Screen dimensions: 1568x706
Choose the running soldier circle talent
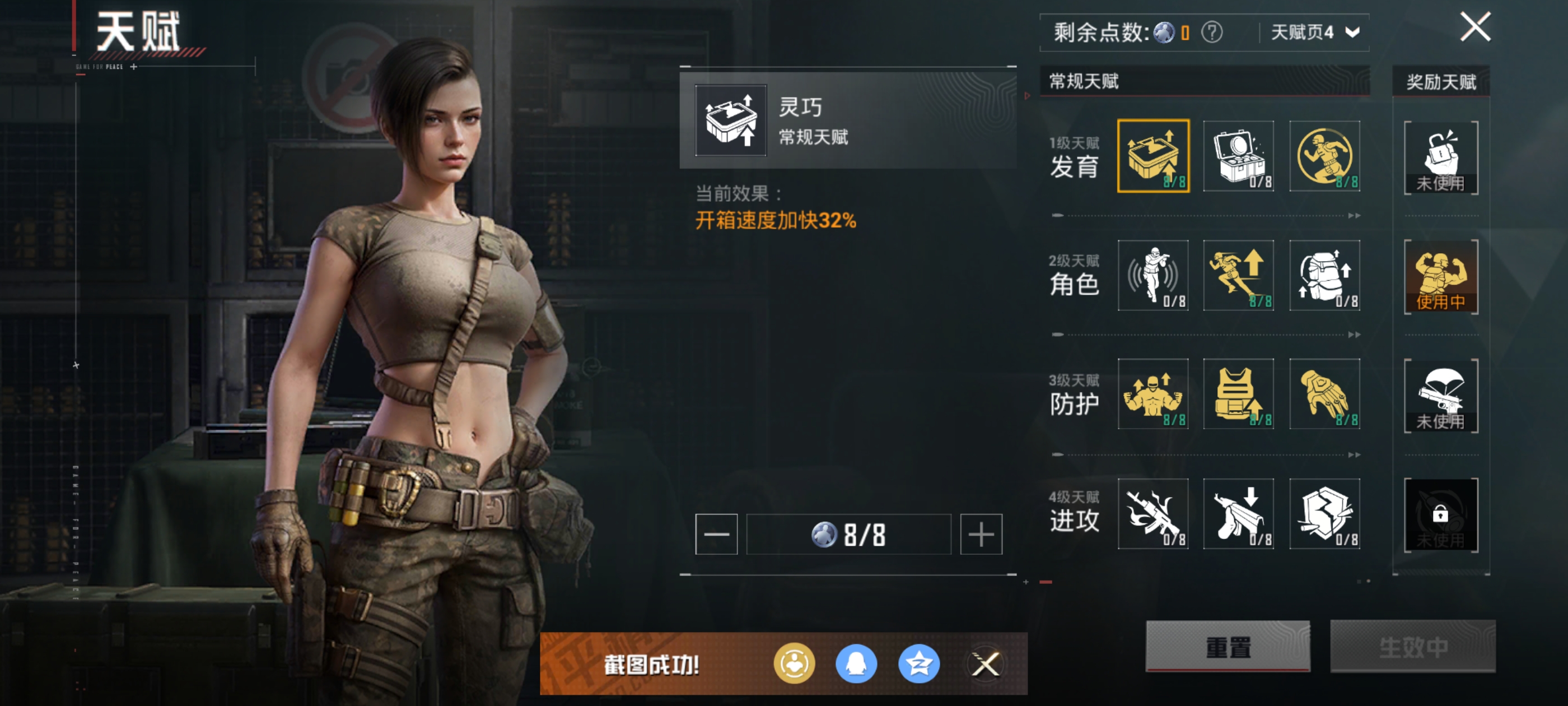pyautogui.click(x=1324, y=156)
